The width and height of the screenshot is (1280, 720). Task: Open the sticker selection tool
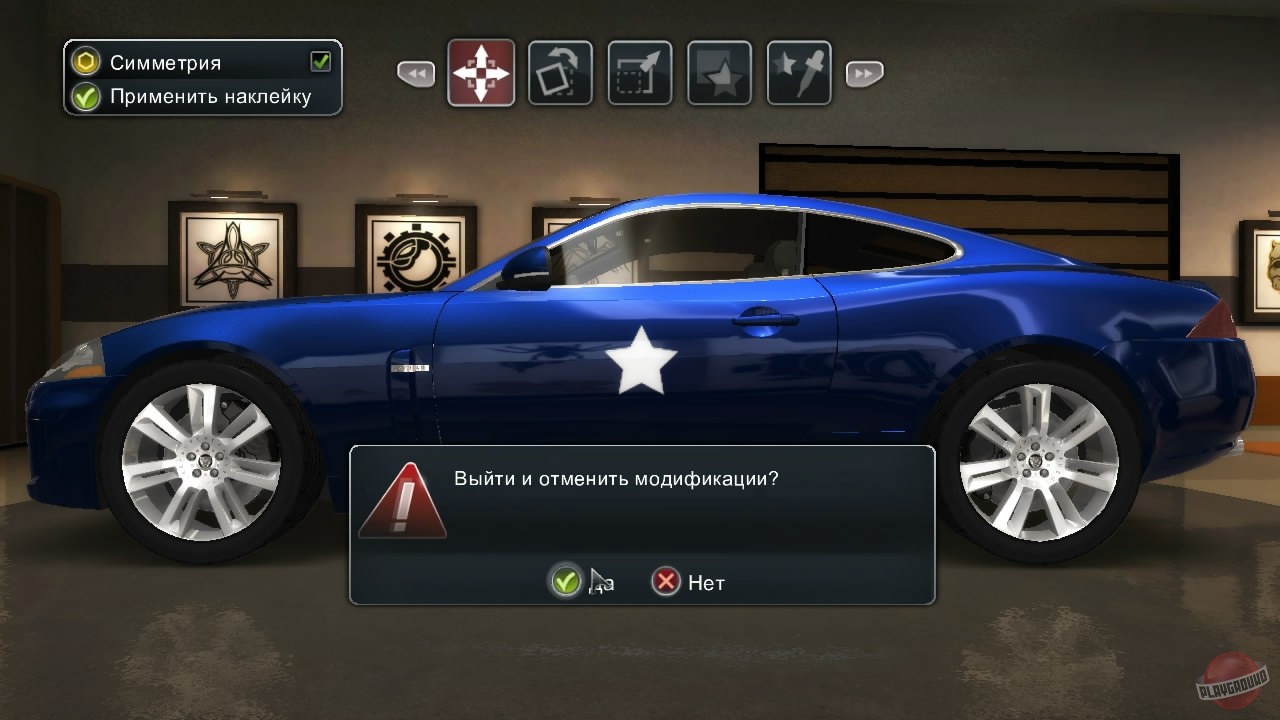719,72
